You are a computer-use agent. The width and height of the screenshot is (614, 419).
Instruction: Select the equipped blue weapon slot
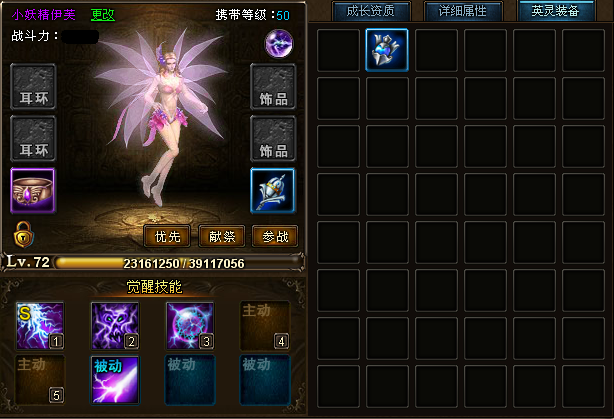(273, 190)
